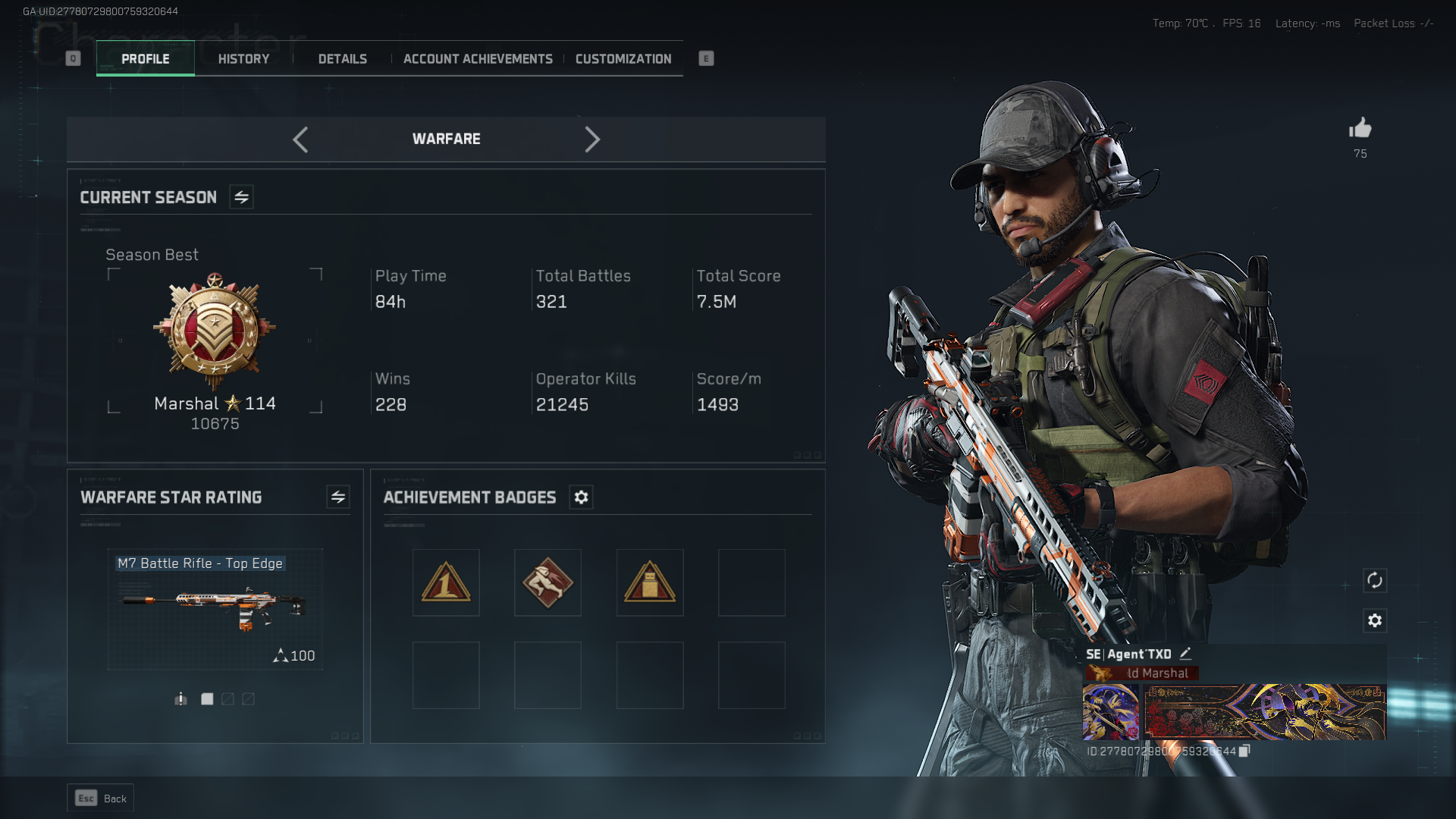The image size is (1456, 819).
Task: Click the rotate character refresh icon
Action: click(1375, 581)
